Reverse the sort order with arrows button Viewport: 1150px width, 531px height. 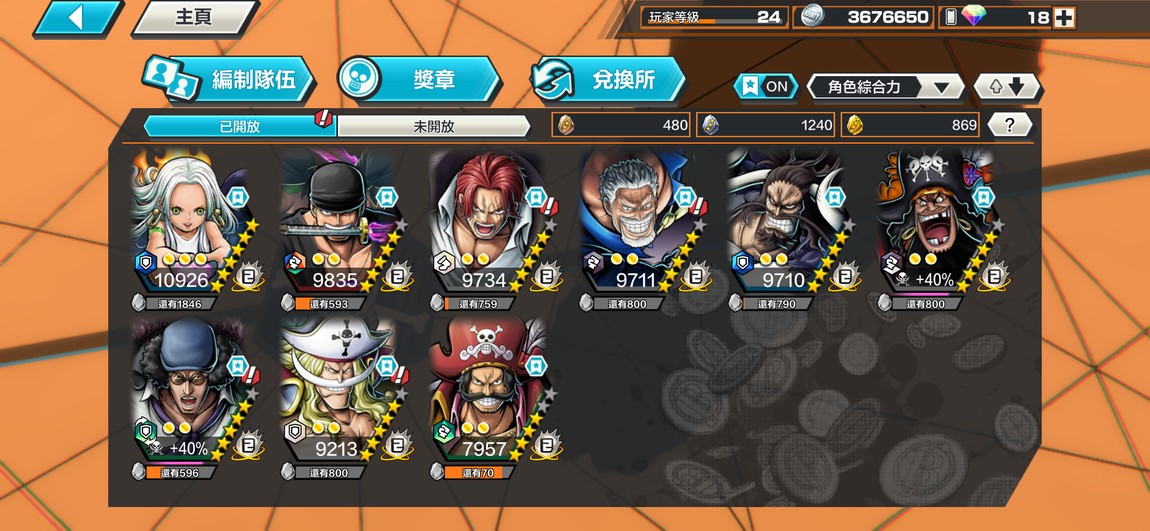1008,87
